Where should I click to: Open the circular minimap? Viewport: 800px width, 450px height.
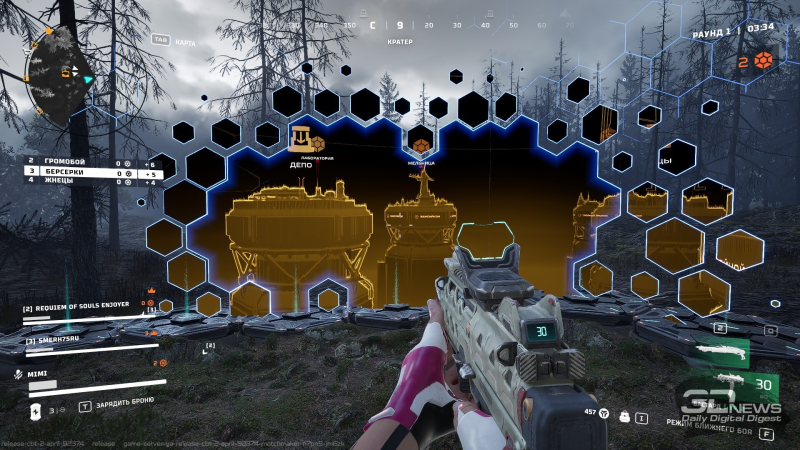pos(59,73)
